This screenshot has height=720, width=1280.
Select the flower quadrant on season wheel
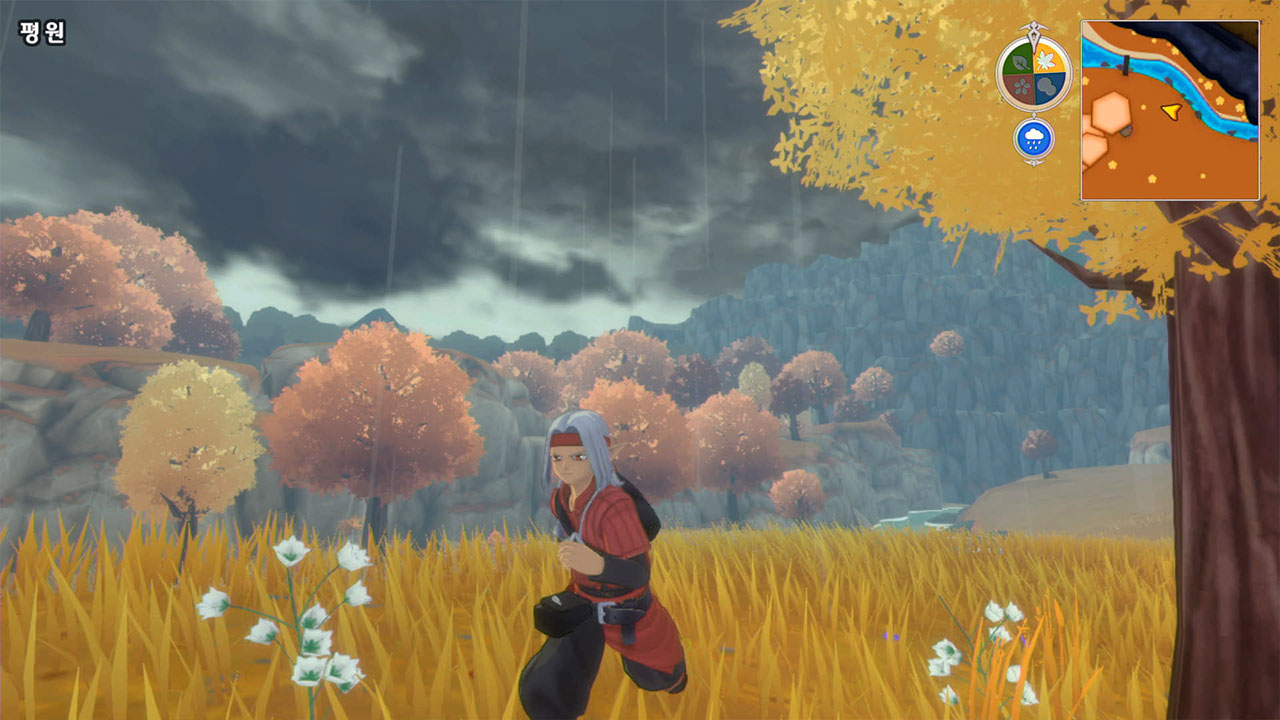(x=1020, y=86)
